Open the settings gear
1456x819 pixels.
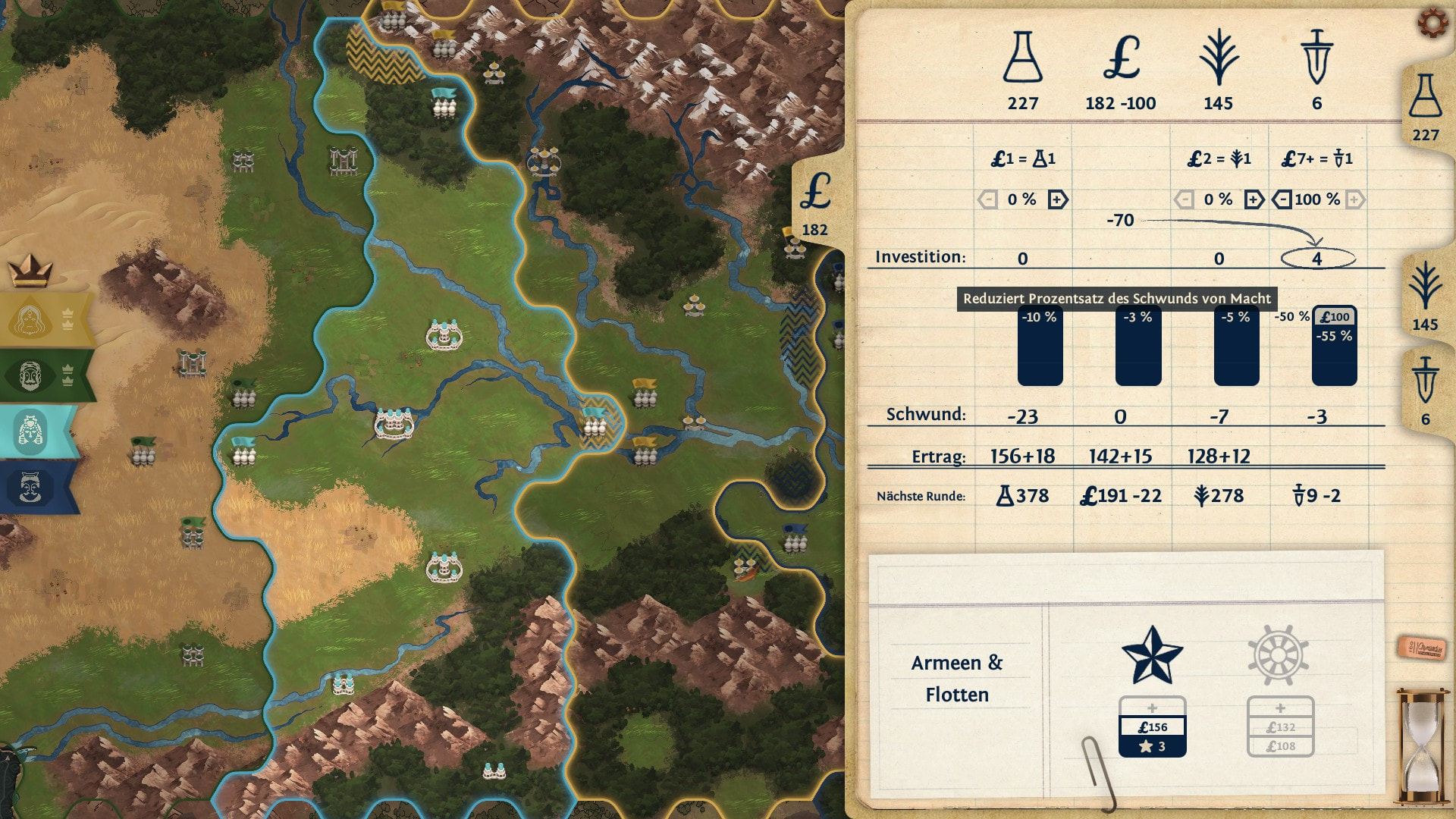point(1432,23)
